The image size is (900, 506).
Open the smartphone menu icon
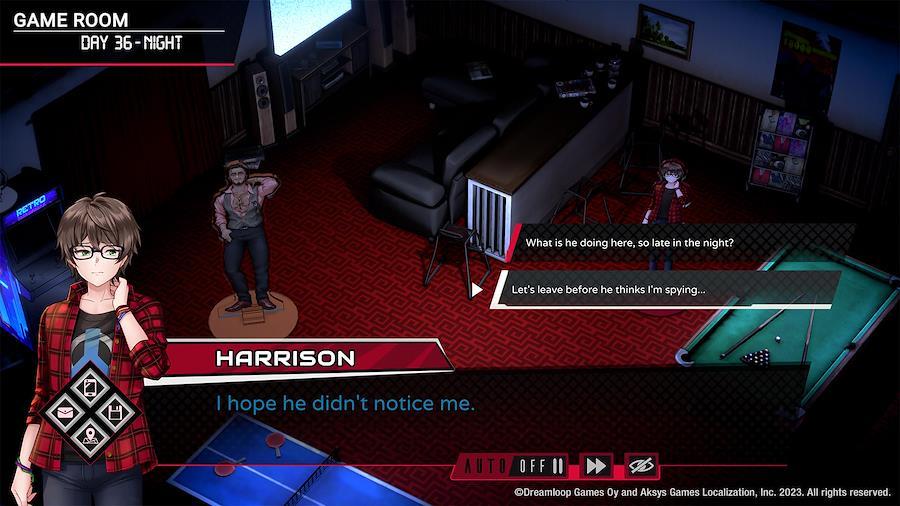pos(89,387)
